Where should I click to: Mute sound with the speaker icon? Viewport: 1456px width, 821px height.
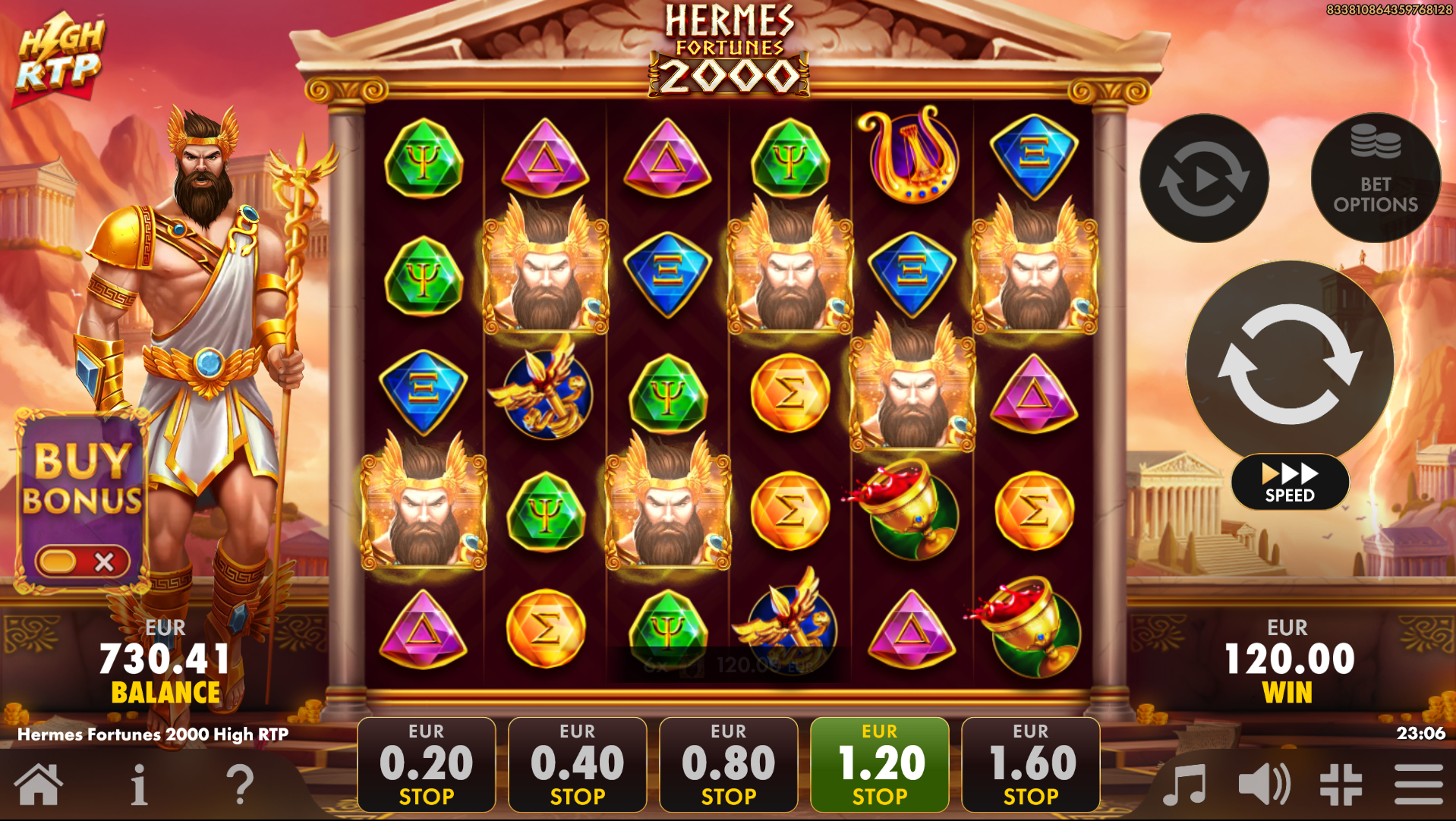click(x=1263, y=785)
